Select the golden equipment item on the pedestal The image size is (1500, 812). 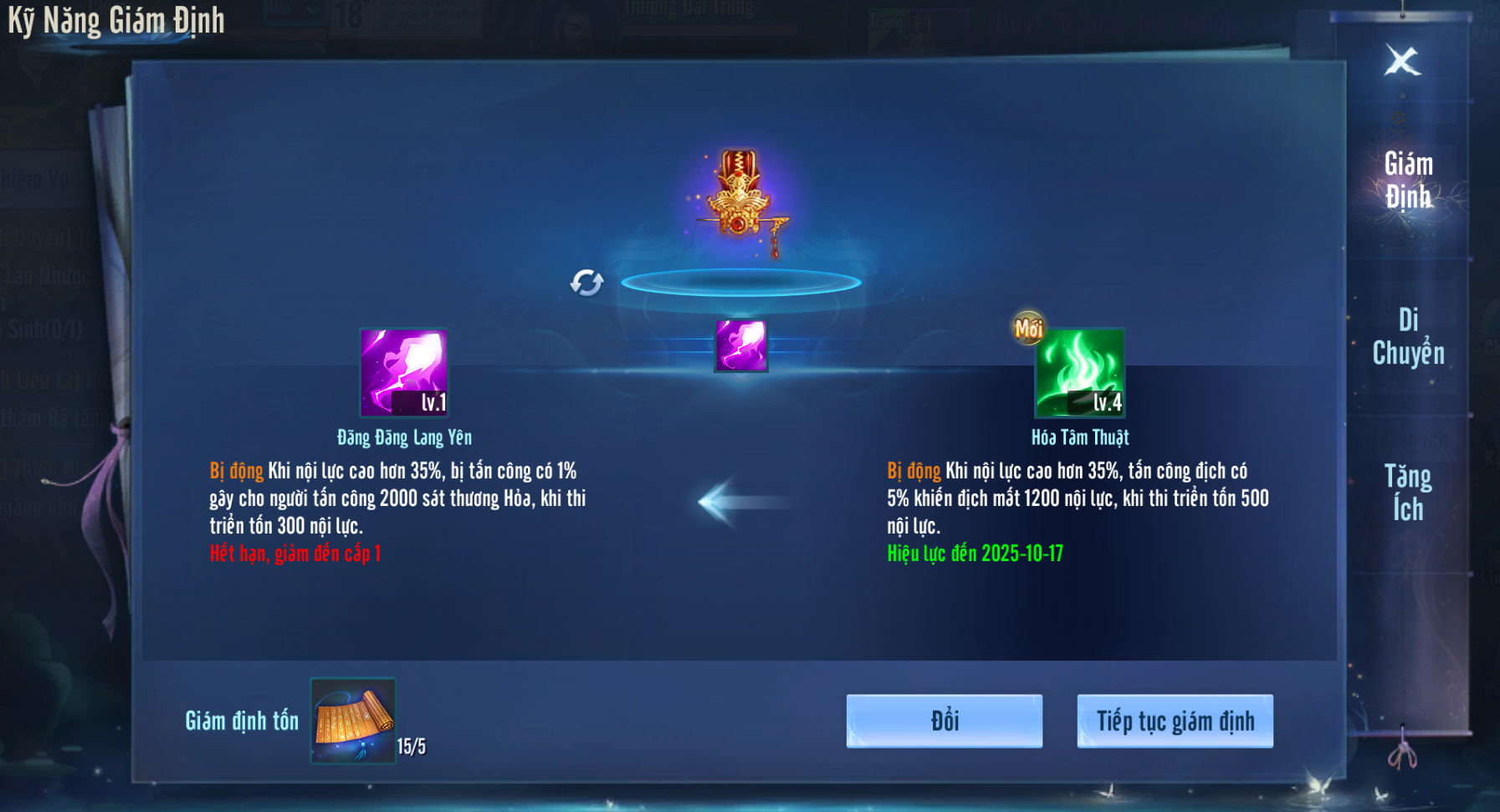tap(740, 197)
